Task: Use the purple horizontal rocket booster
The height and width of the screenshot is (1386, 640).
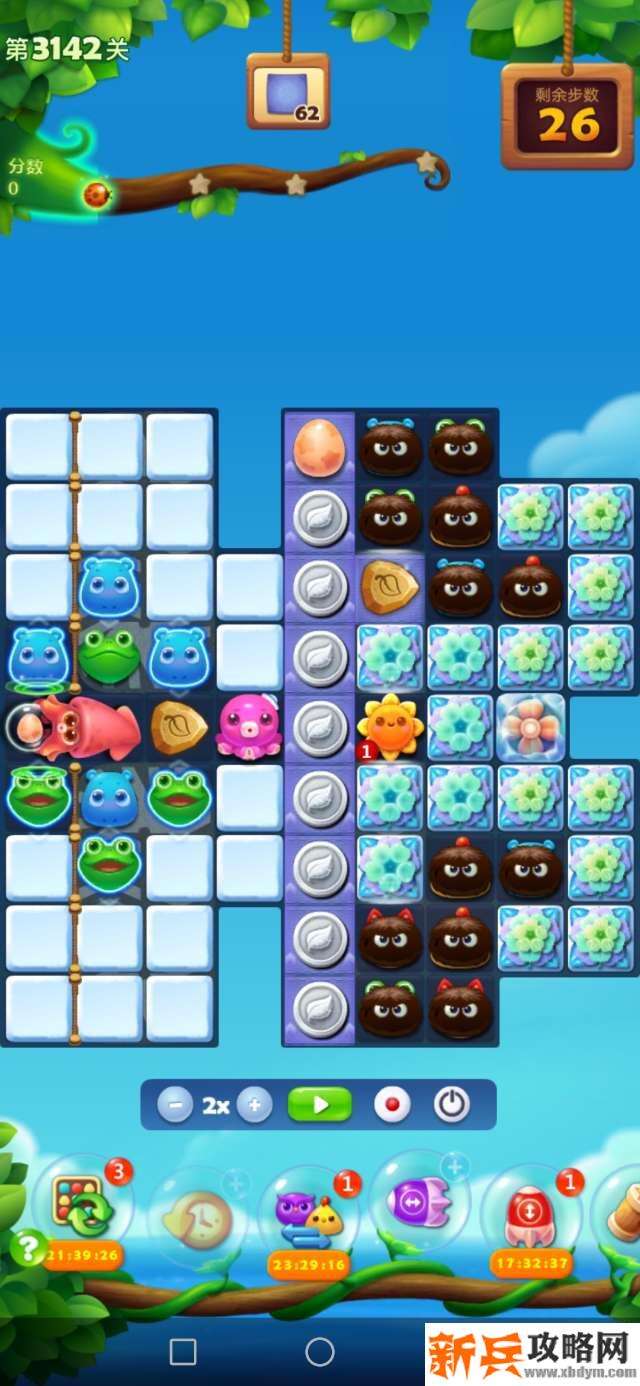Action: (418, 1200)
